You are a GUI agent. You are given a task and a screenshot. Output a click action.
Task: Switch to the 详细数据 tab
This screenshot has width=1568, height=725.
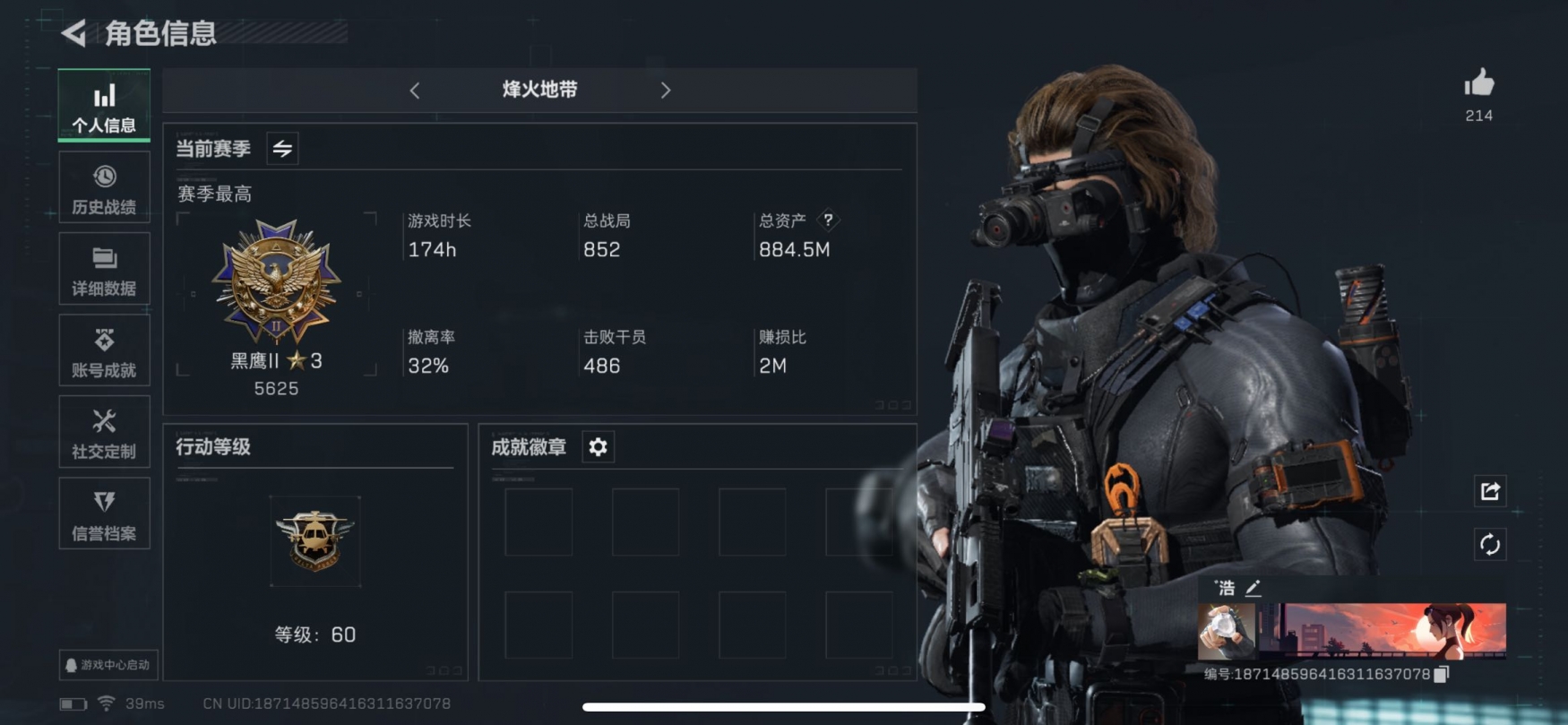tap(104, 270)
